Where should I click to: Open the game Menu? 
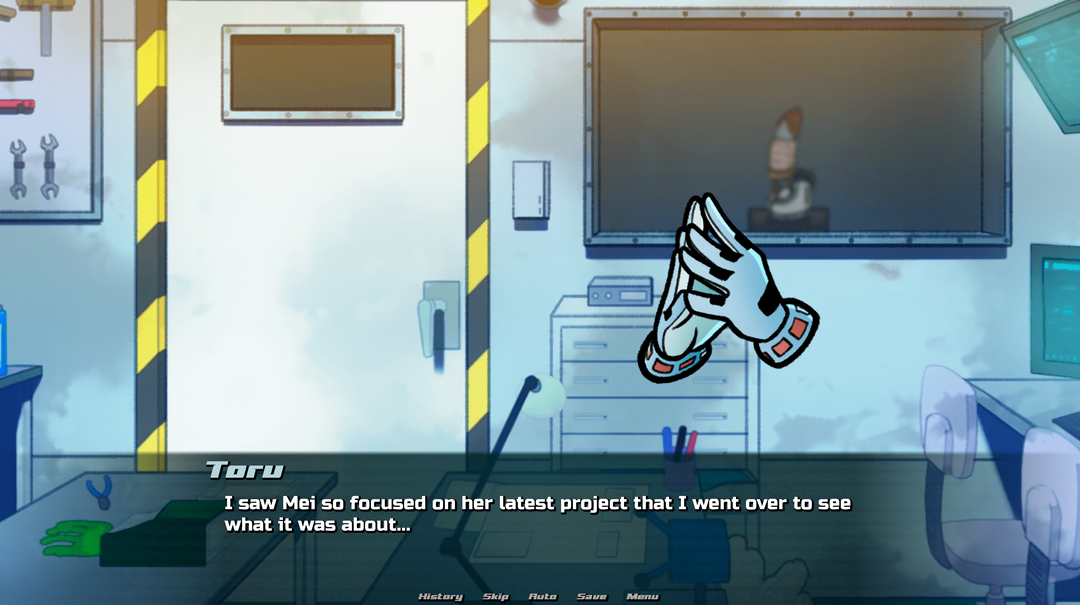click(x=642, y=597)
